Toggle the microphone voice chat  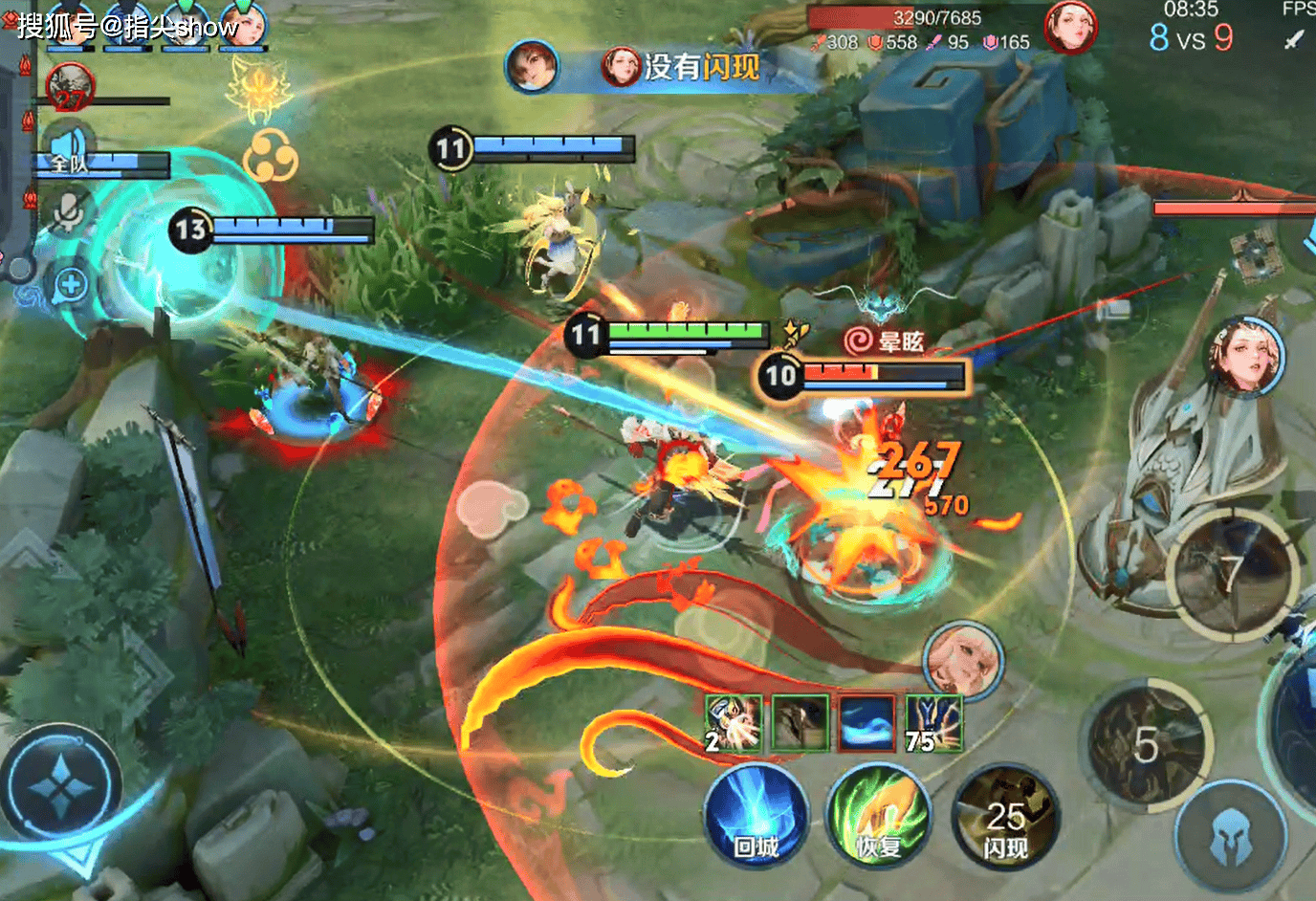[x=67, y=212]
